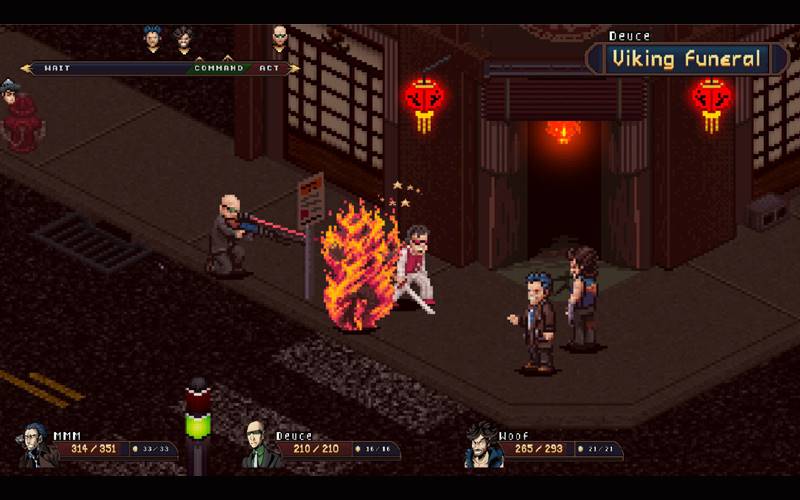The width and height of the screenshot is (800, 500).
Task: Select Deuce's portrait in the party bar
Action: point(260,445)
